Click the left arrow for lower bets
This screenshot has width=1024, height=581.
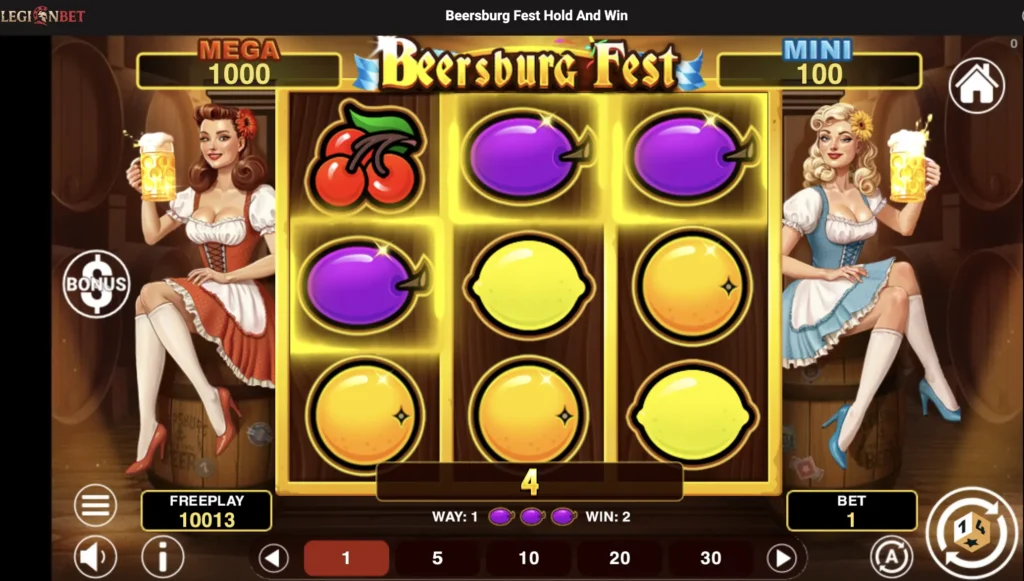pyautogui.click(x=273, y=558)
